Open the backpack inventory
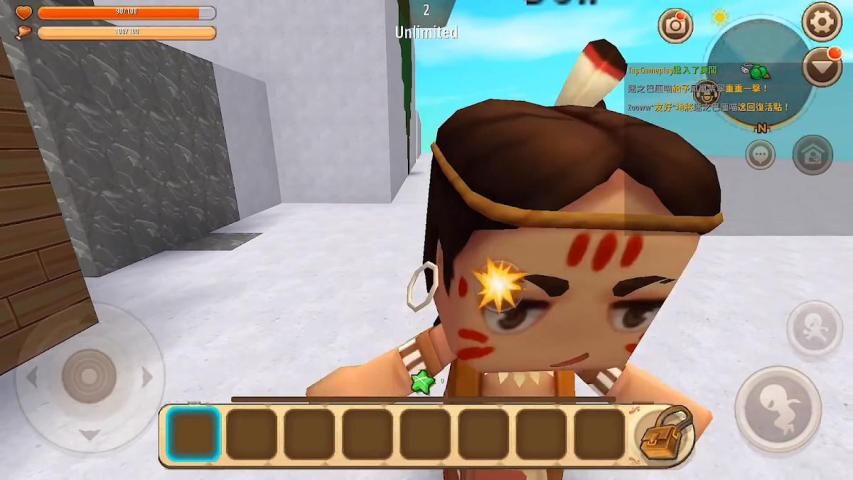The height and width of the screenshot is (480, 853). click(665, 434)
